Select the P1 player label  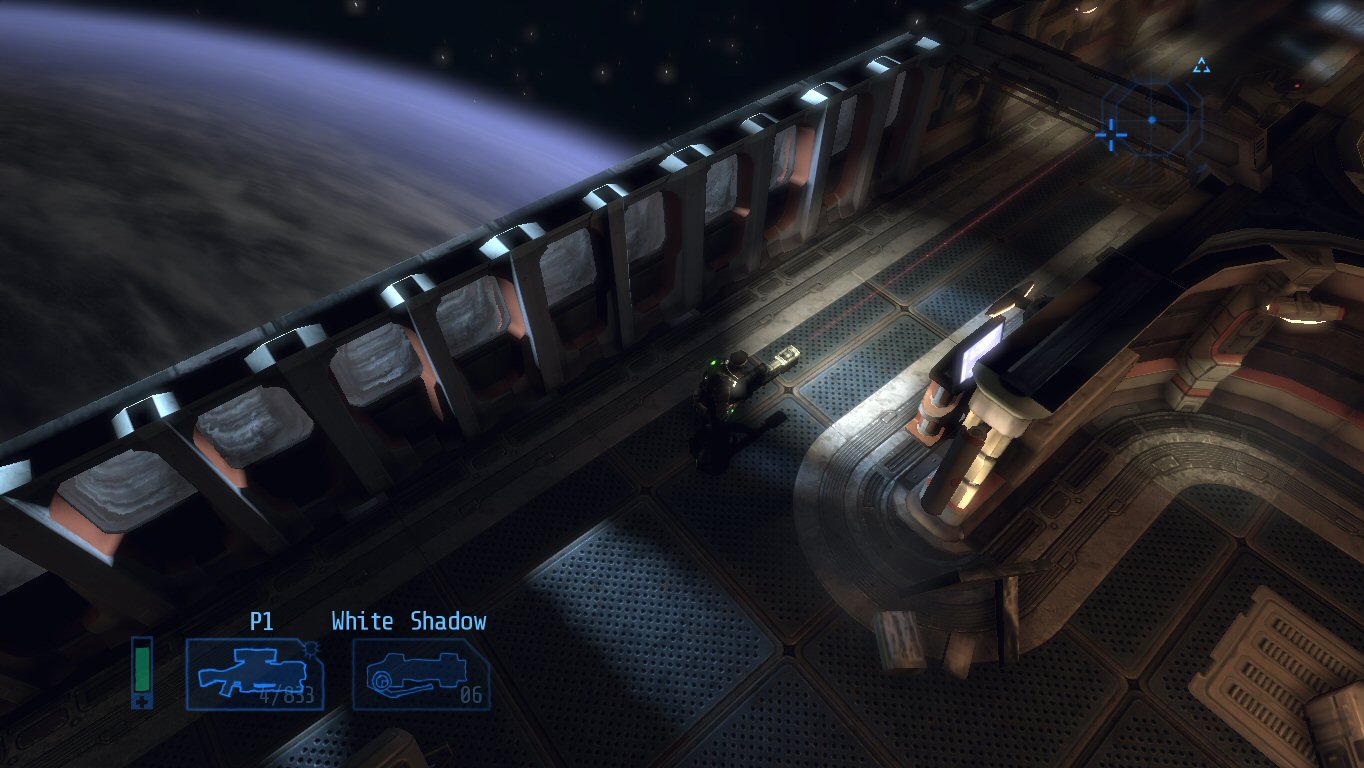[x=264, y=621]
